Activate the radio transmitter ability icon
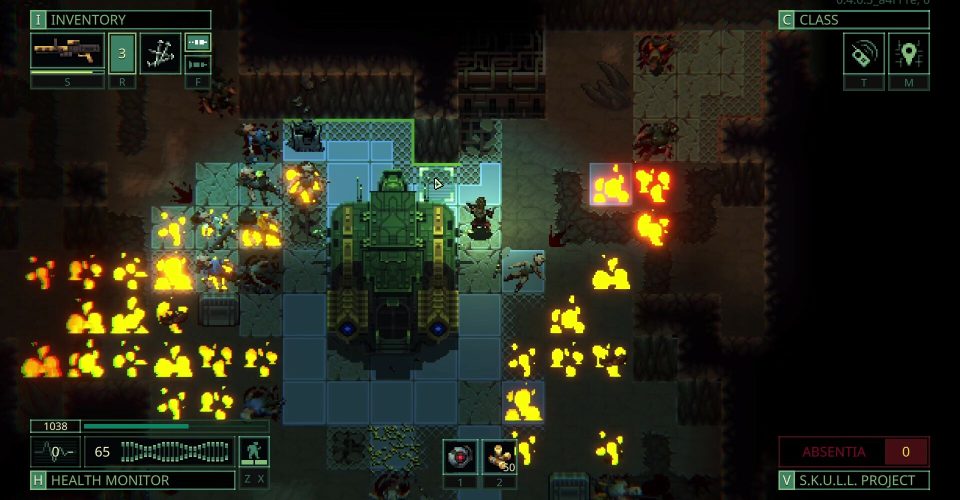This screenshot has height=500, width=960. point(863,53)
